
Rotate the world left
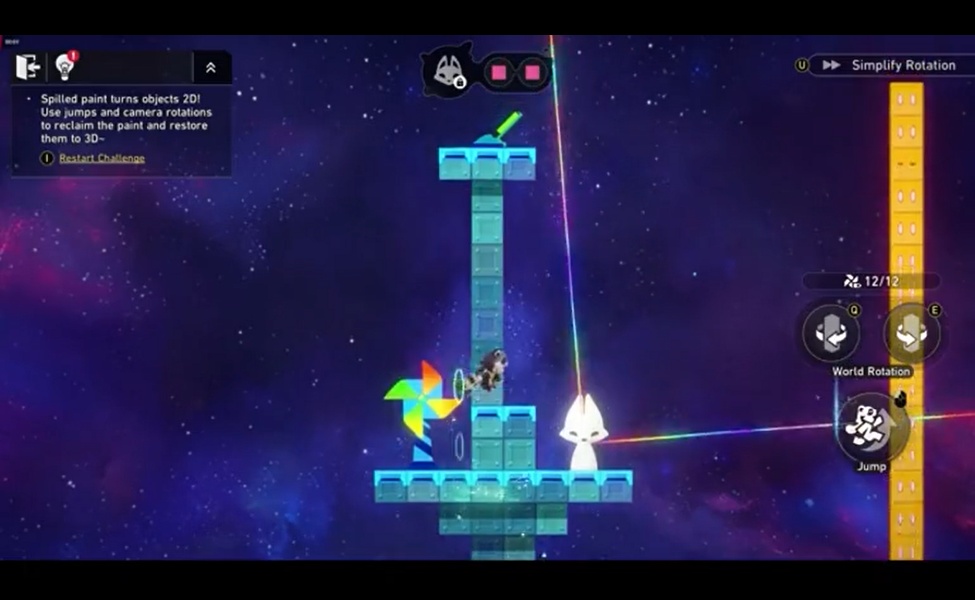(x=831, y=334)
